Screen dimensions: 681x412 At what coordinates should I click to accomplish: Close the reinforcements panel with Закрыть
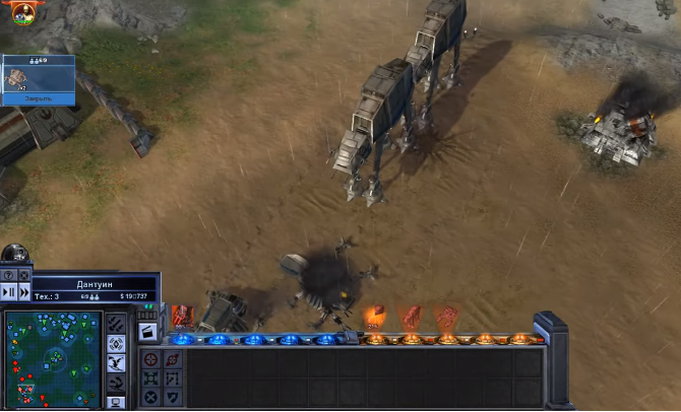[38, 100]
